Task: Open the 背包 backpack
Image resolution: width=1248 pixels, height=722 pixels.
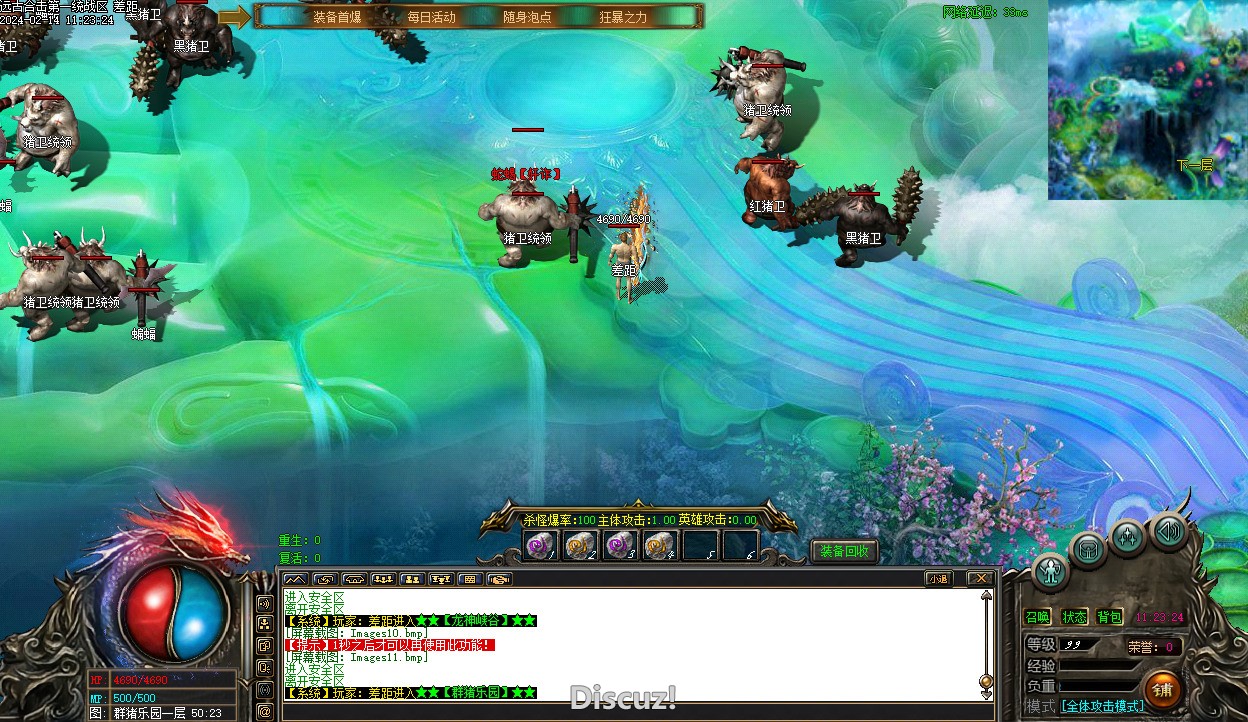Action: point(1109,617)
